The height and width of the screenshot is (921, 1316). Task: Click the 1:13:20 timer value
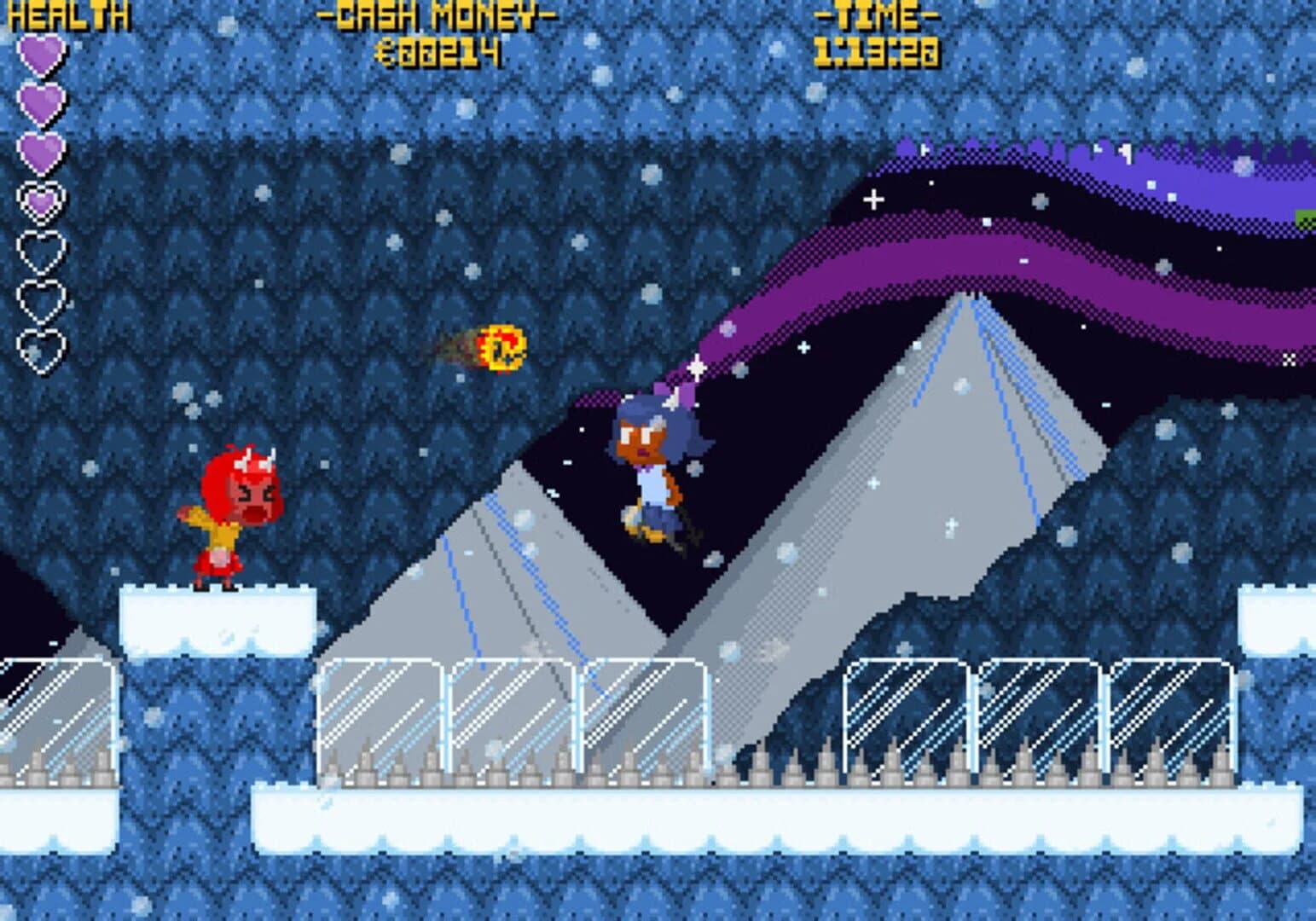[878, 53]
